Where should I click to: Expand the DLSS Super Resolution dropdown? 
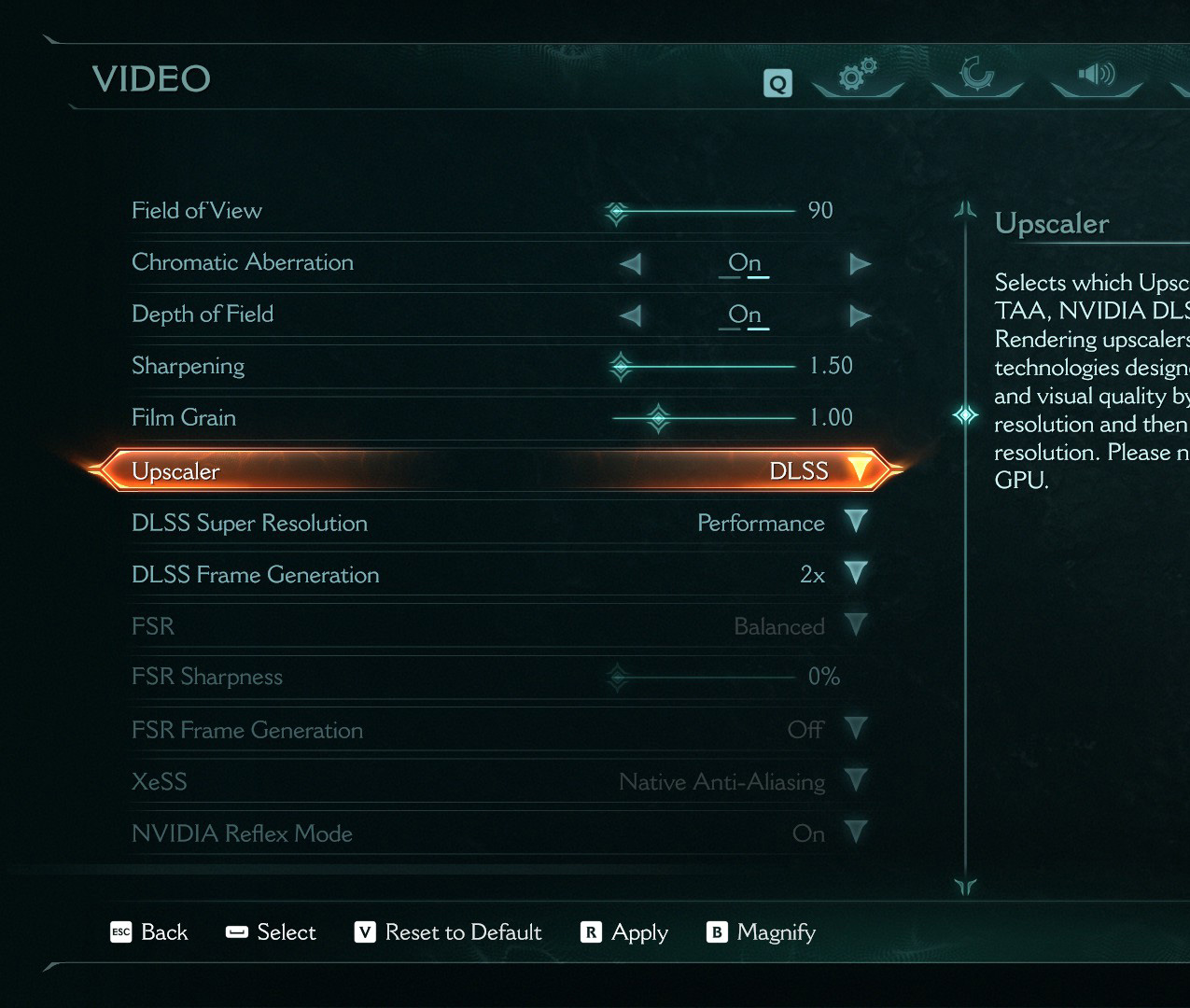tap(856, 522)
